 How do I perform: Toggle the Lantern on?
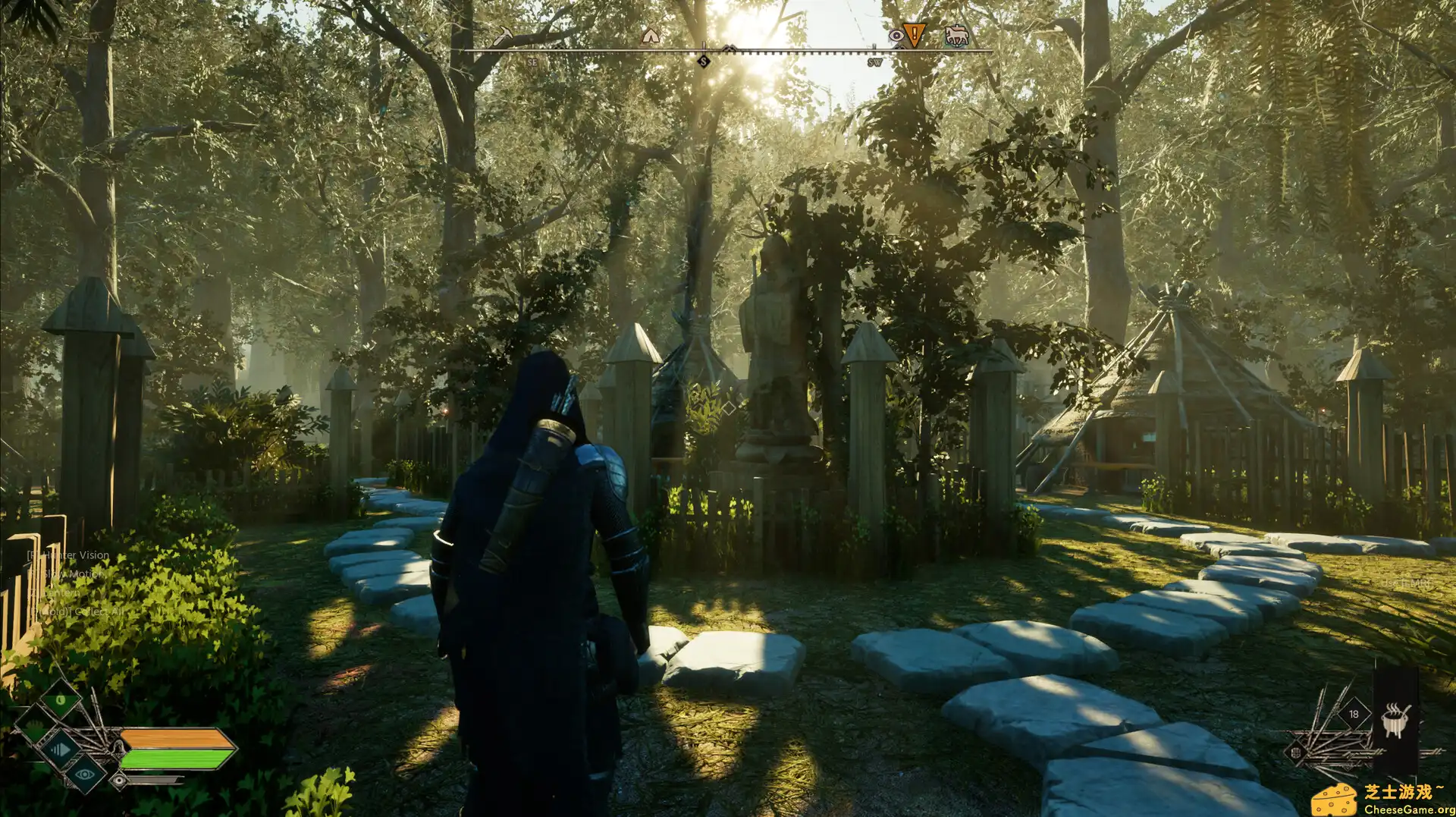pyautogui.click(x=59, y=592)
